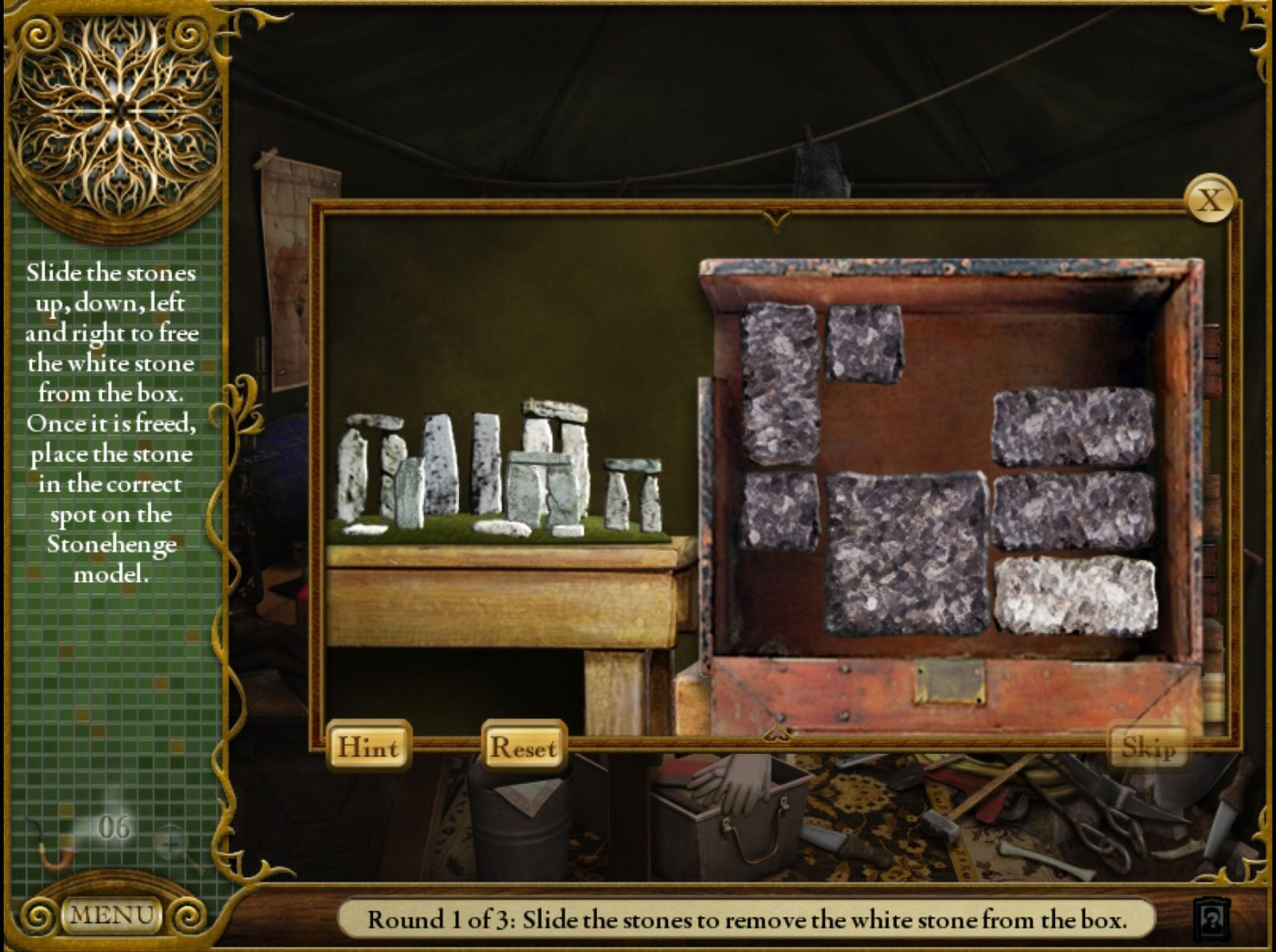Close the puzzle window with X
Viewport: 1276px width, 952px height.
1210,200
